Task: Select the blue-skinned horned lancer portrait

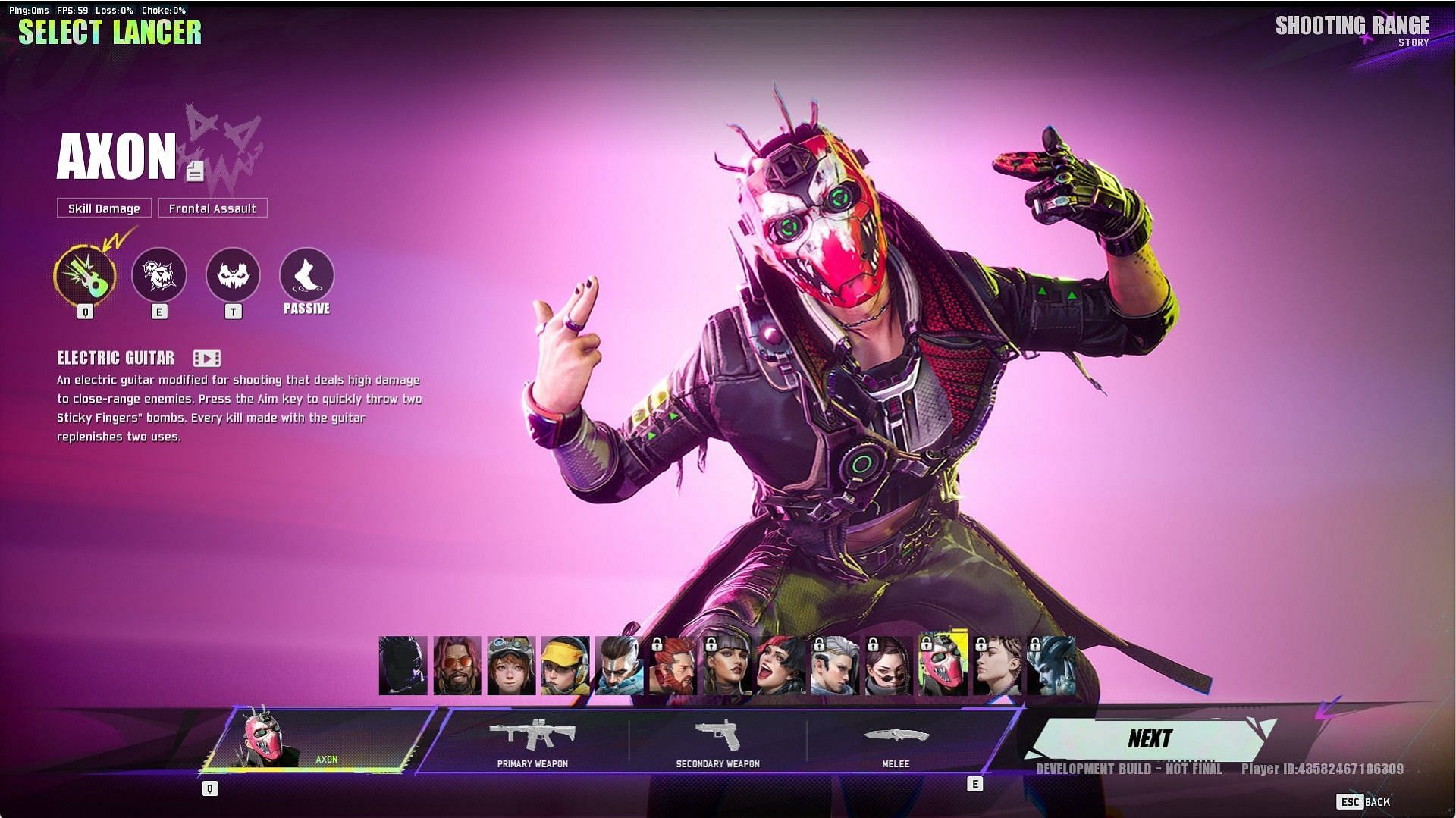Action: (1050, 666)
